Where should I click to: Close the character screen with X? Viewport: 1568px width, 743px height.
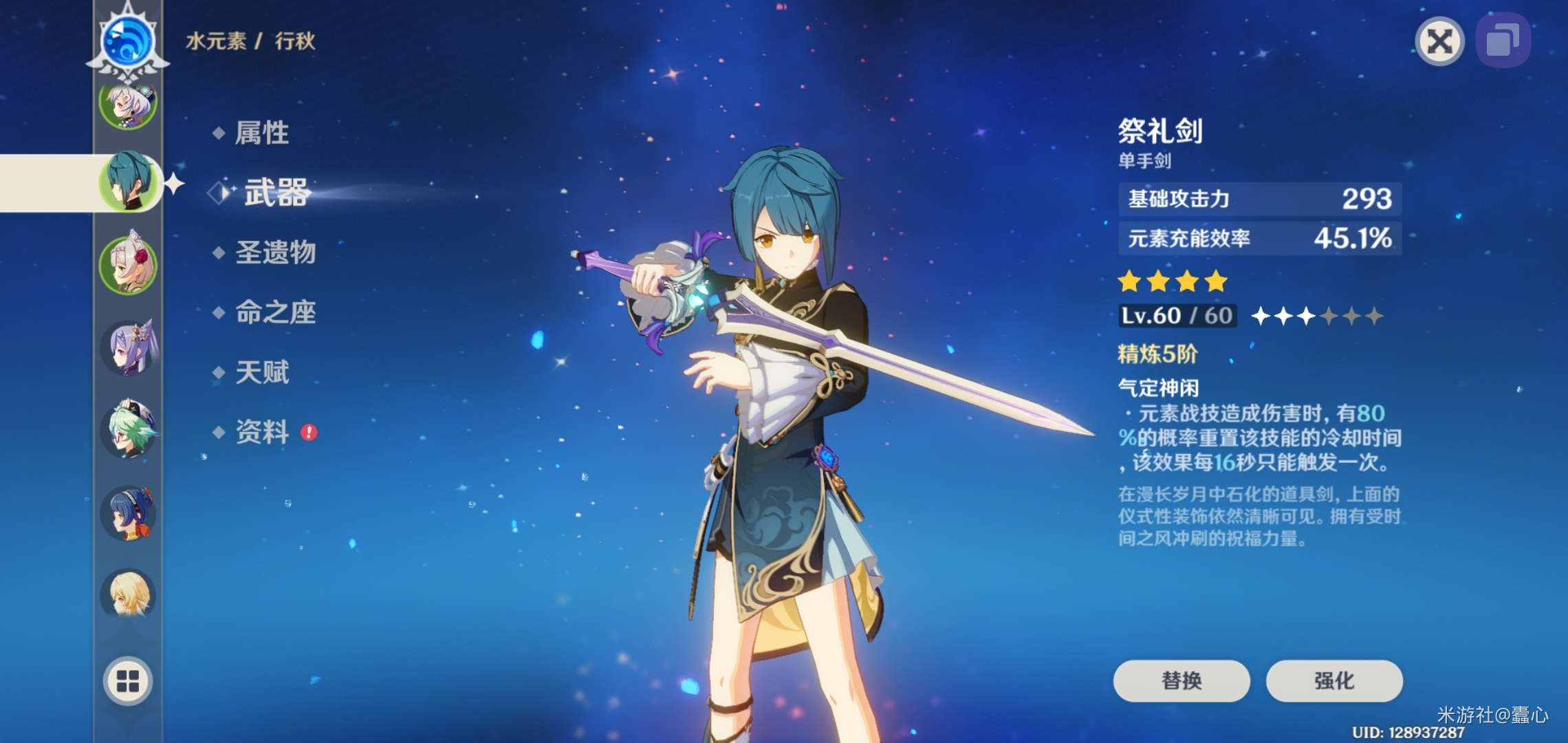[1439, 42]
